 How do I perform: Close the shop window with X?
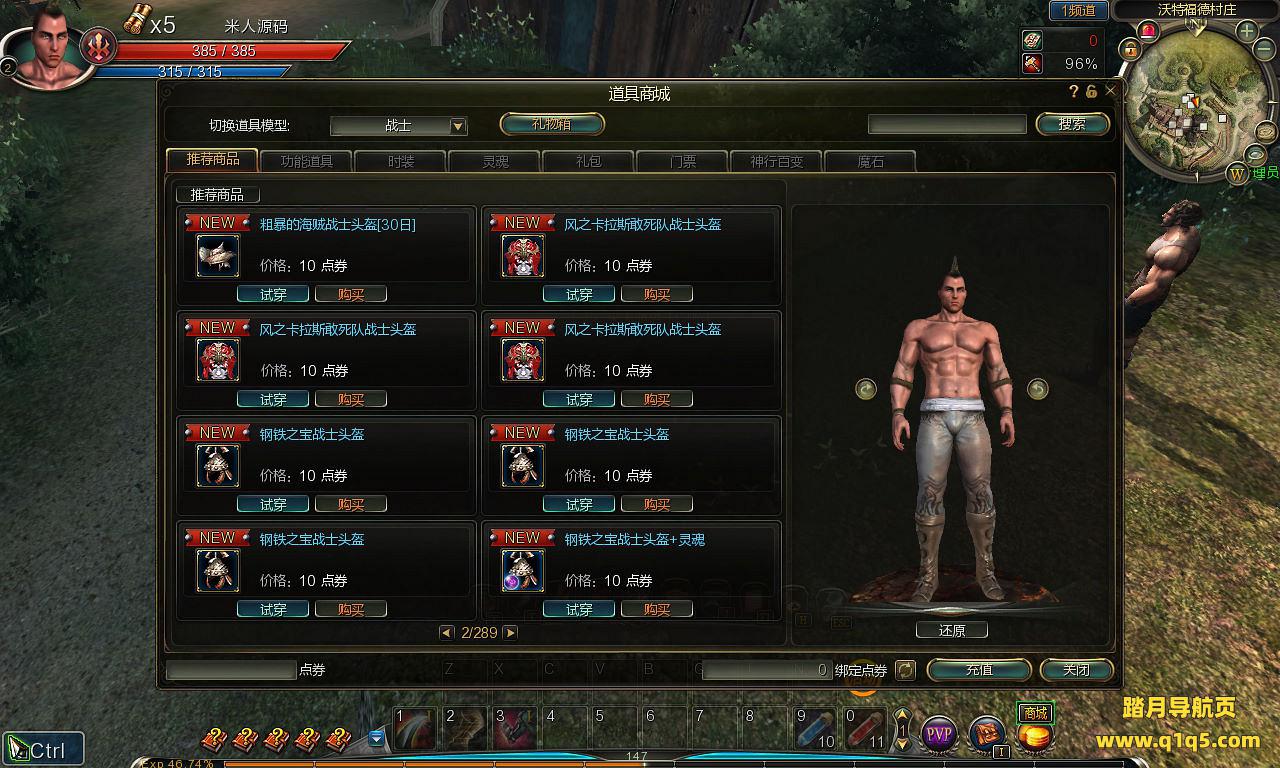(x=1110, y=91)
